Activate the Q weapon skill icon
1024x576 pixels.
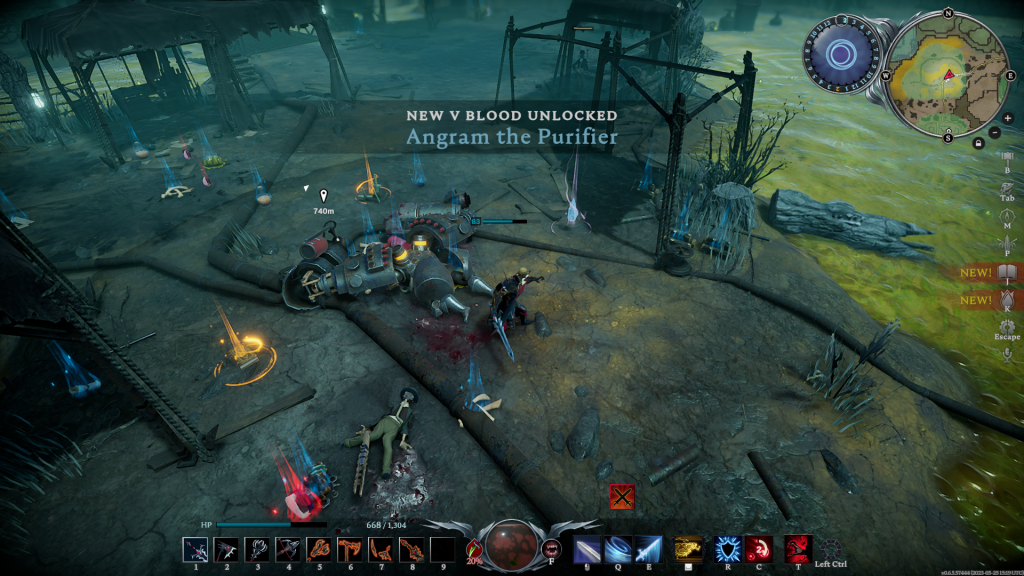point(617,549)
